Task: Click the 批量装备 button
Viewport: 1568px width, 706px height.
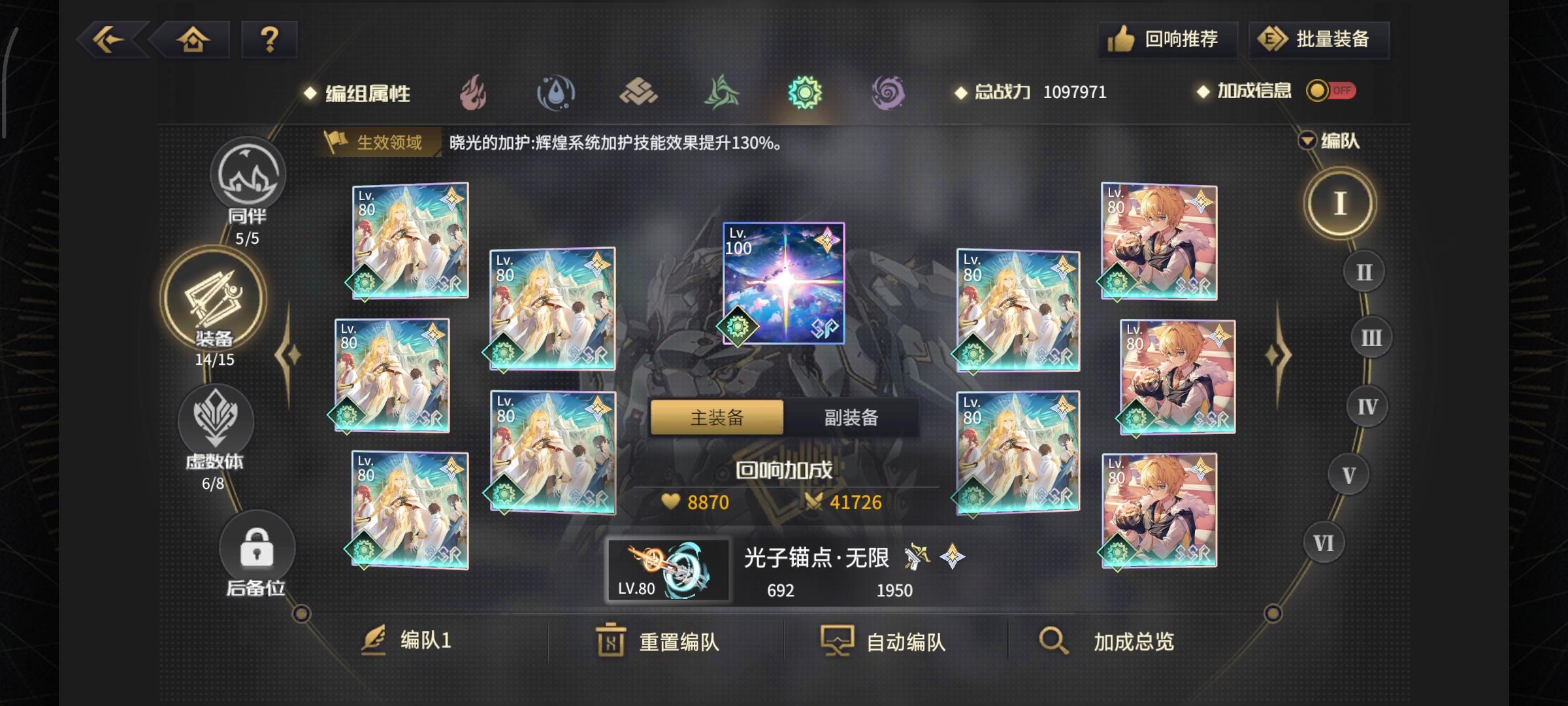Action: tap(1318, 40)
